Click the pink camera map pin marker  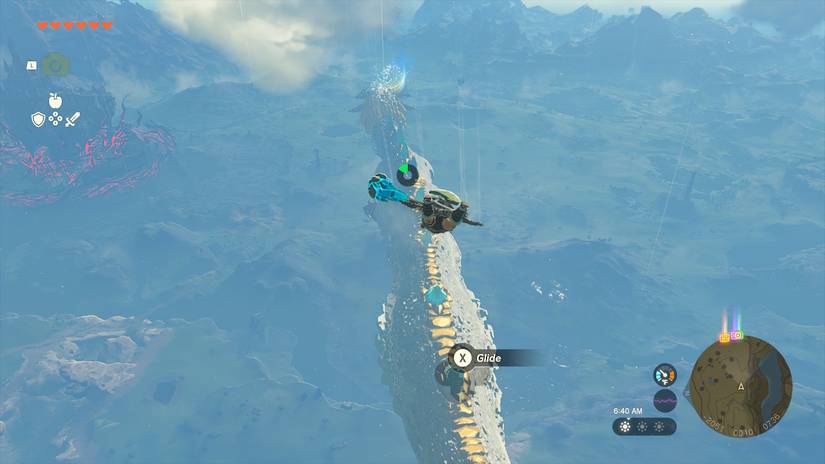(738, 336)
